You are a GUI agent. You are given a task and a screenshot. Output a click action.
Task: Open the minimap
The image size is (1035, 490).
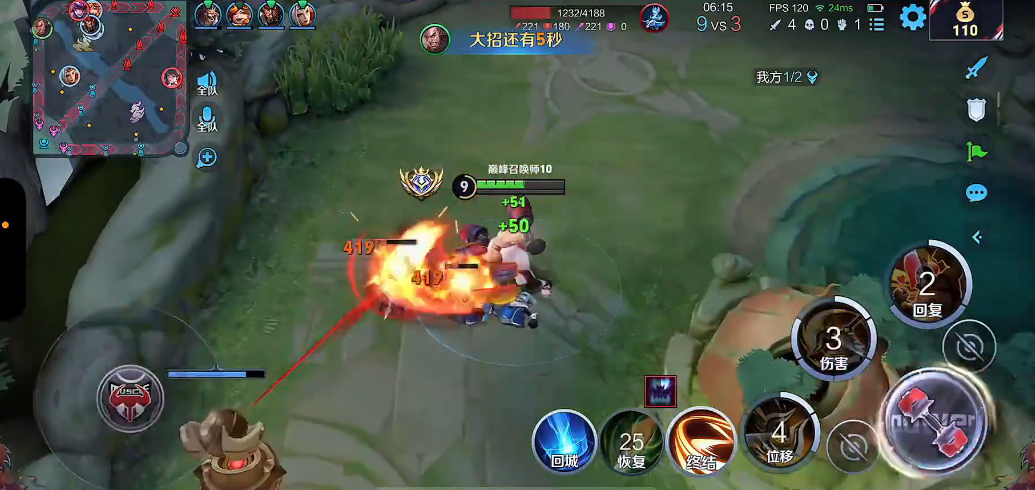pyautogui.click(x=110, y=80)
